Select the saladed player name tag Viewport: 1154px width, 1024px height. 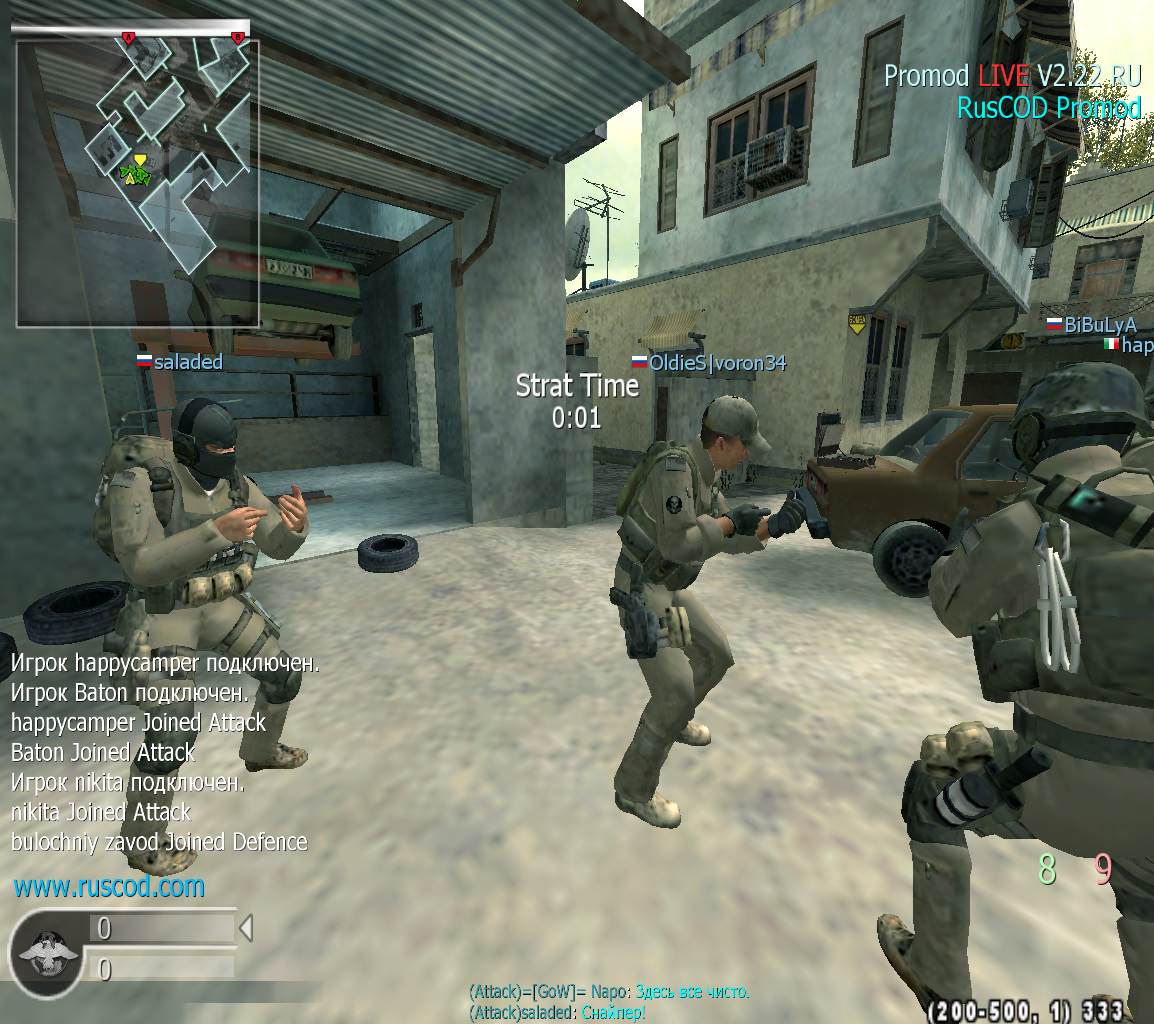point(180,362)
